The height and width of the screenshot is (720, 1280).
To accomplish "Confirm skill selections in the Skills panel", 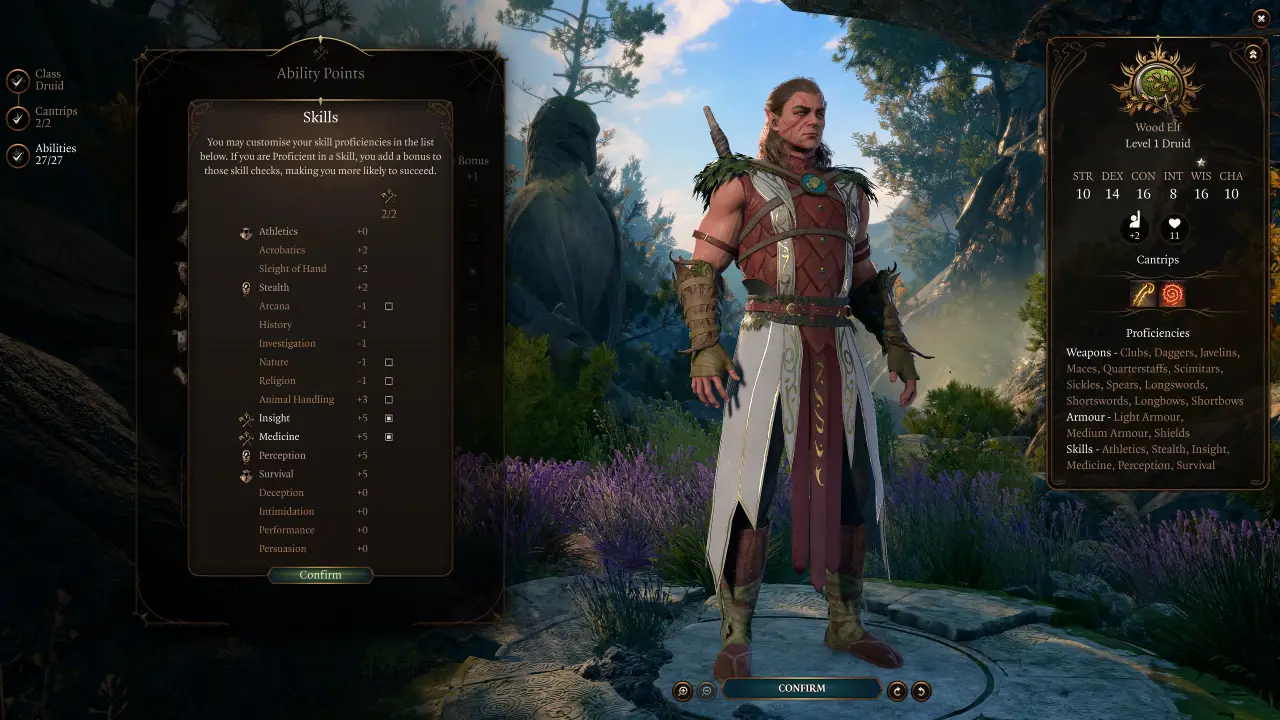I will coord(320,575).
